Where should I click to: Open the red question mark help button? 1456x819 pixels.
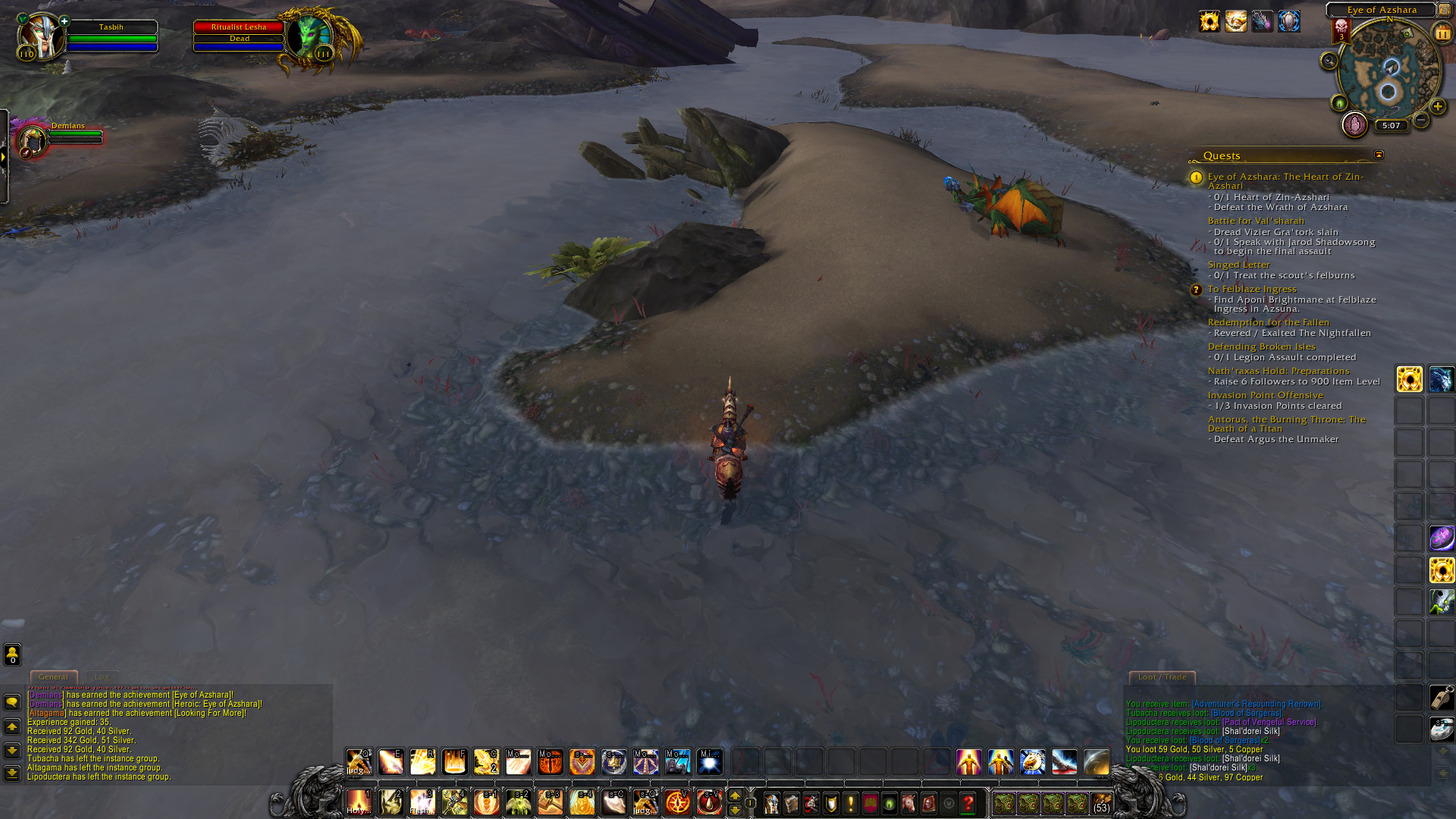click(x=968, y=803)
